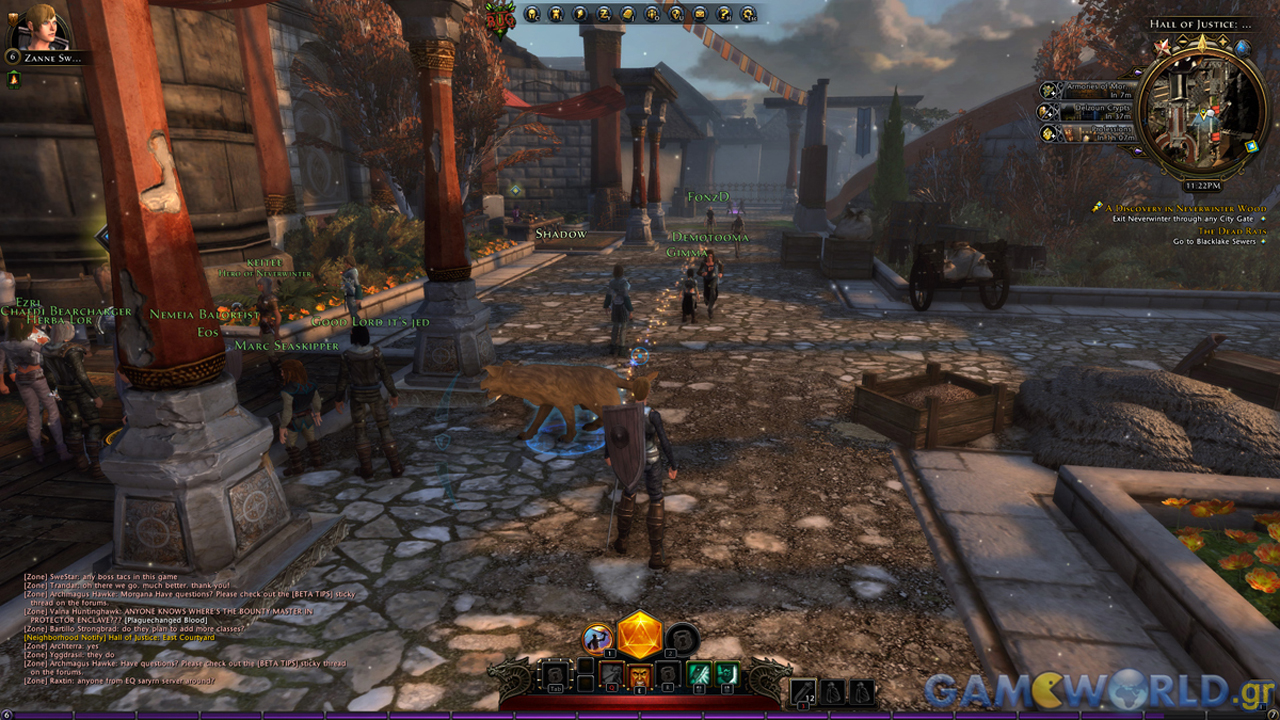
Task: Open the mail envelope icon
Action: [700, 14]
